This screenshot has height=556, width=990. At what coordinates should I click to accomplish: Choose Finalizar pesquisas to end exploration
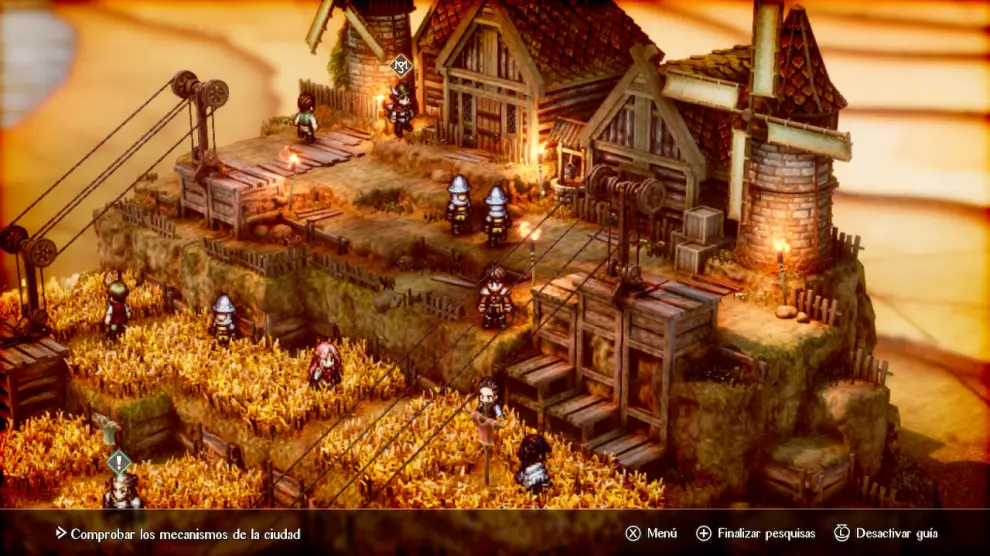pyautogui.click(x=756, y=534)
